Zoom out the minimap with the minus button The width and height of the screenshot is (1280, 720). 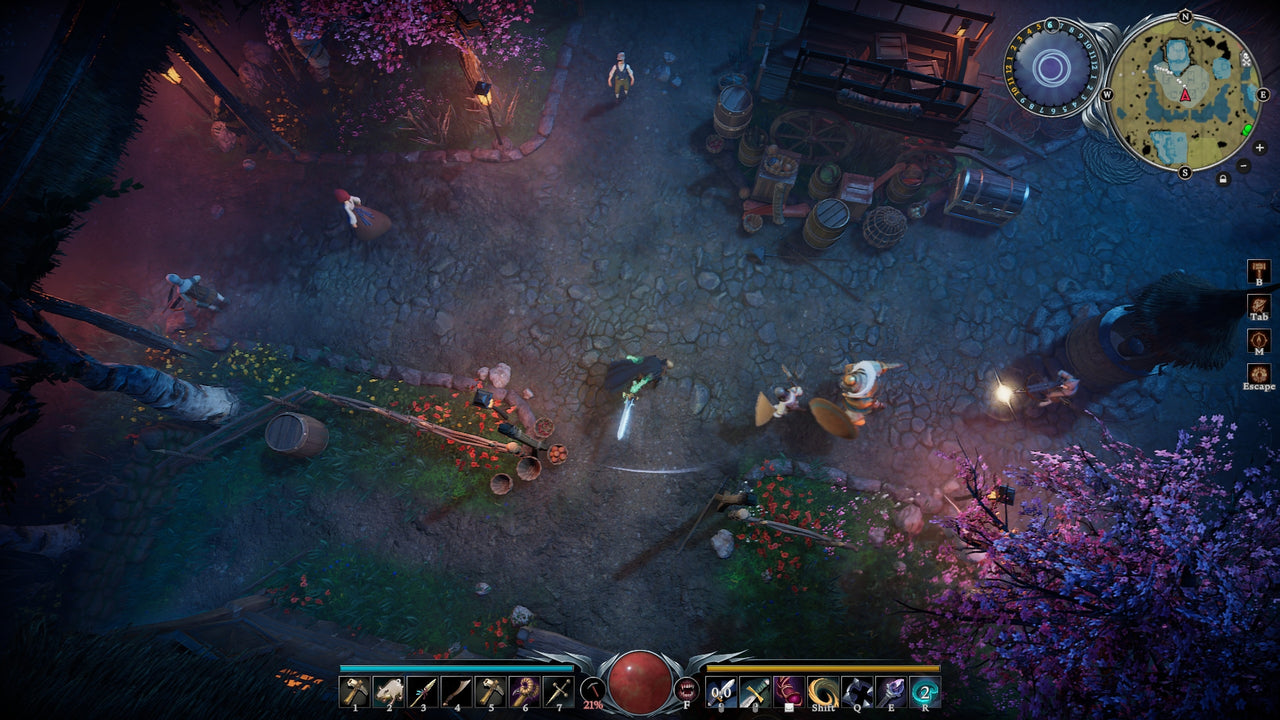click(x=1243, y=165)
